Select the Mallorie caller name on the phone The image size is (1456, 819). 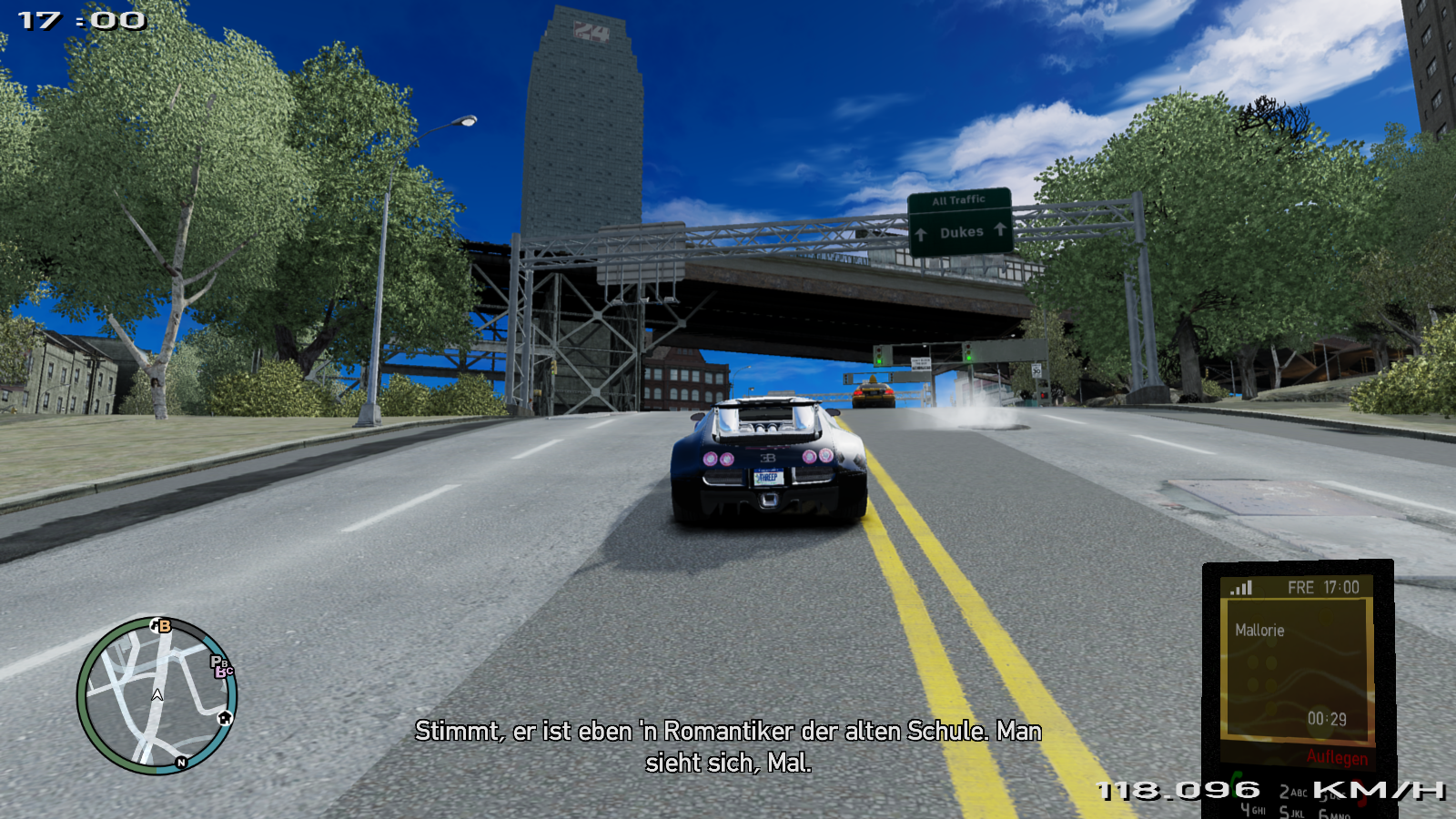click(1261, 630)
